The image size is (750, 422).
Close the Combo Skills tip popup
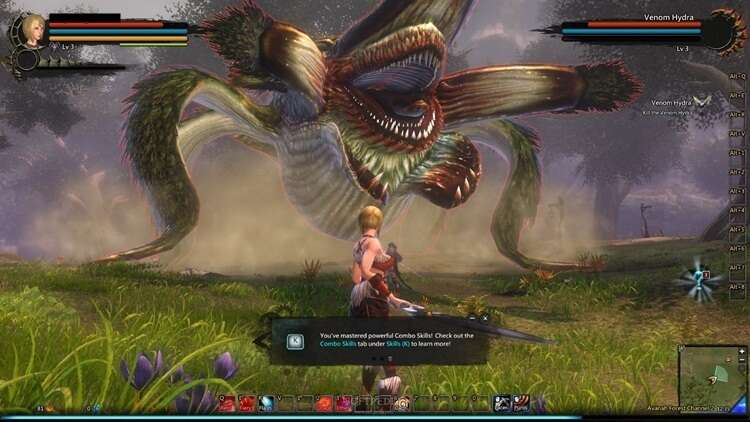tap(484, 318)
